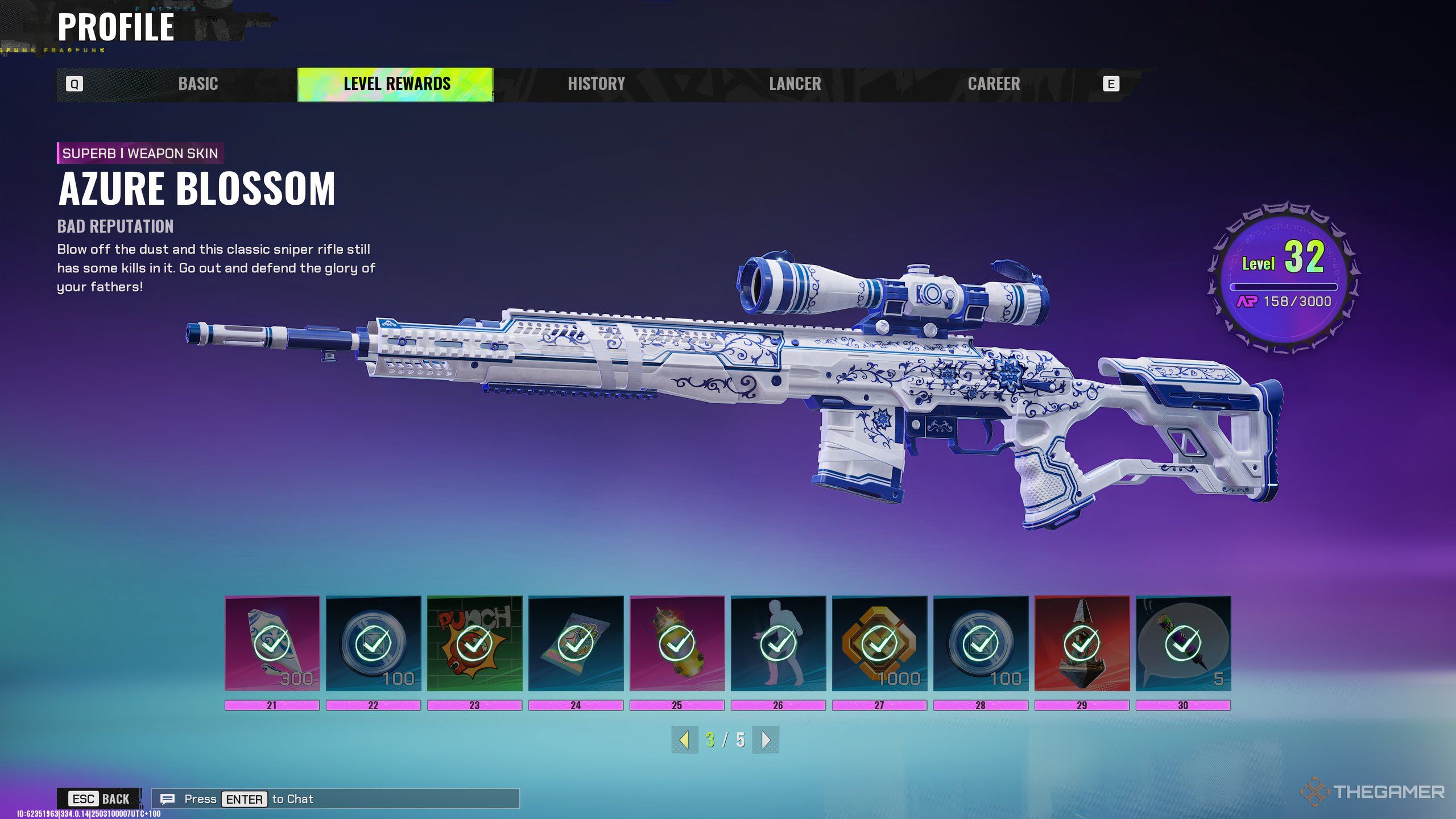Choose the level 30 speech bubble reward
Viewport: 1456px width, 819px height.
(x=1183, y=643)
